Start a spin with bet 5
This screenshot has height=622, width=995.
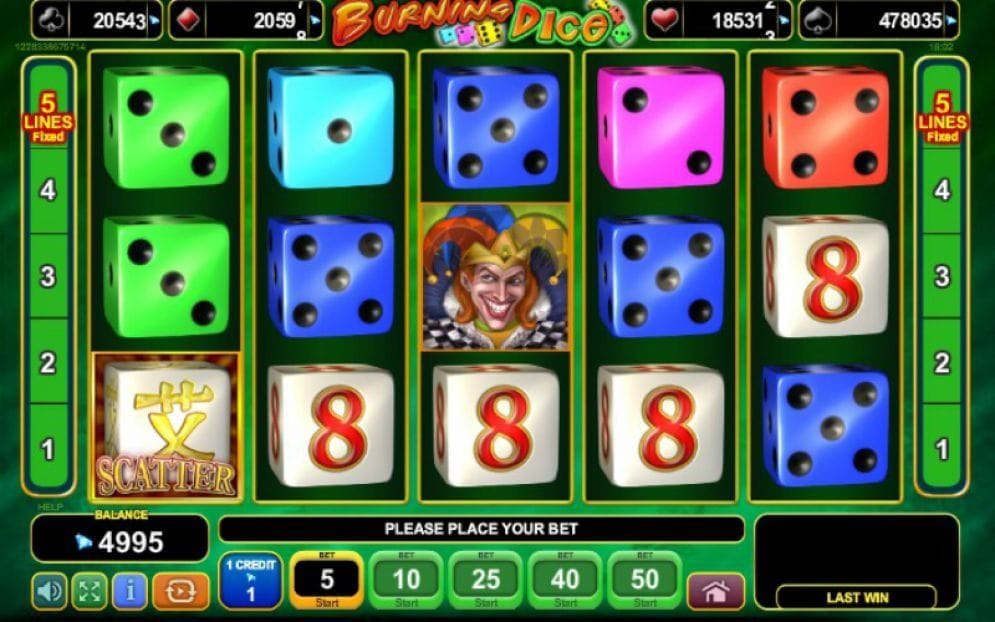pos(326,580)
